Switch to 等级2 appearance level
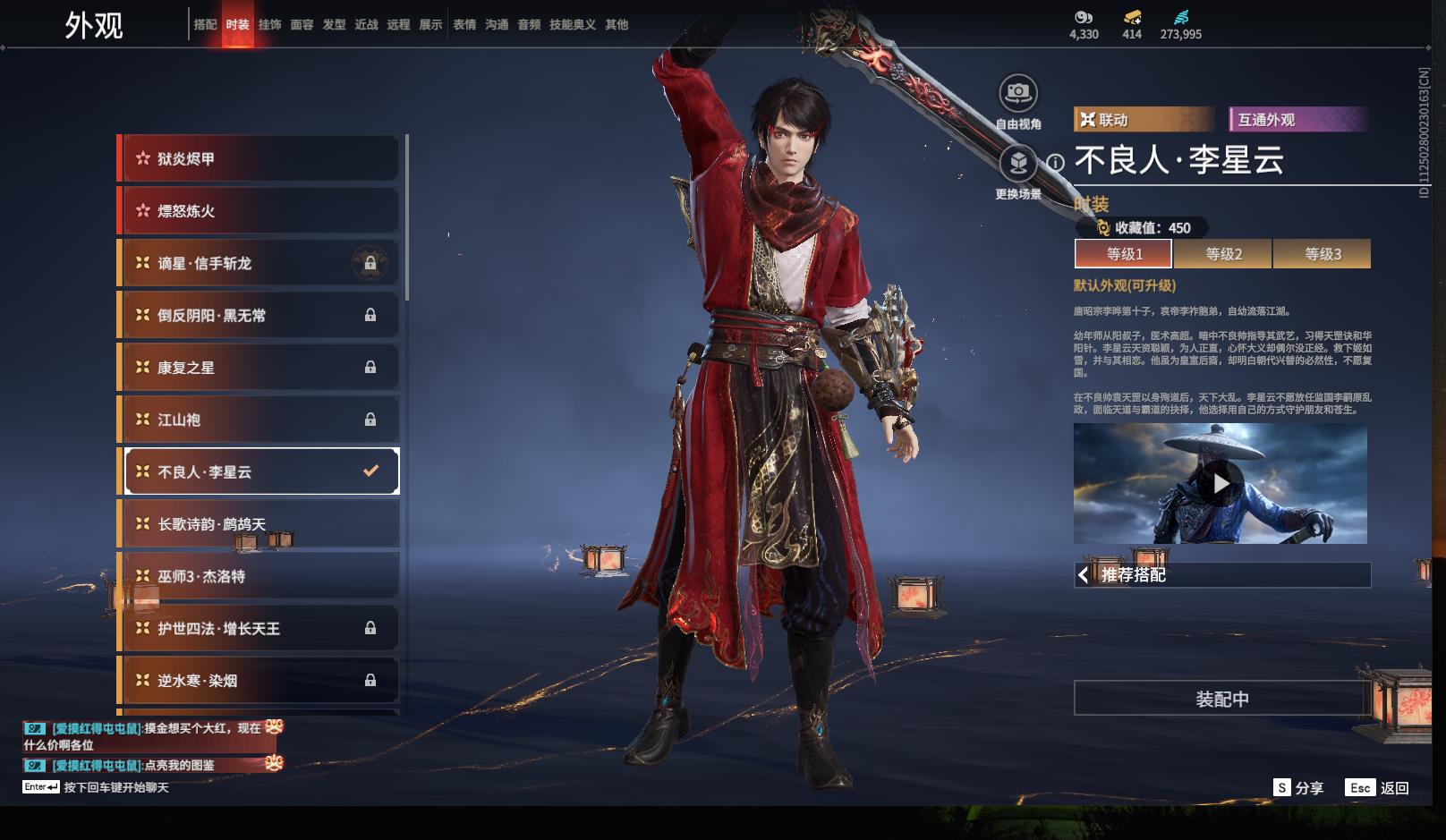This screenshot has height=840, width=1446. (1223, 254)
